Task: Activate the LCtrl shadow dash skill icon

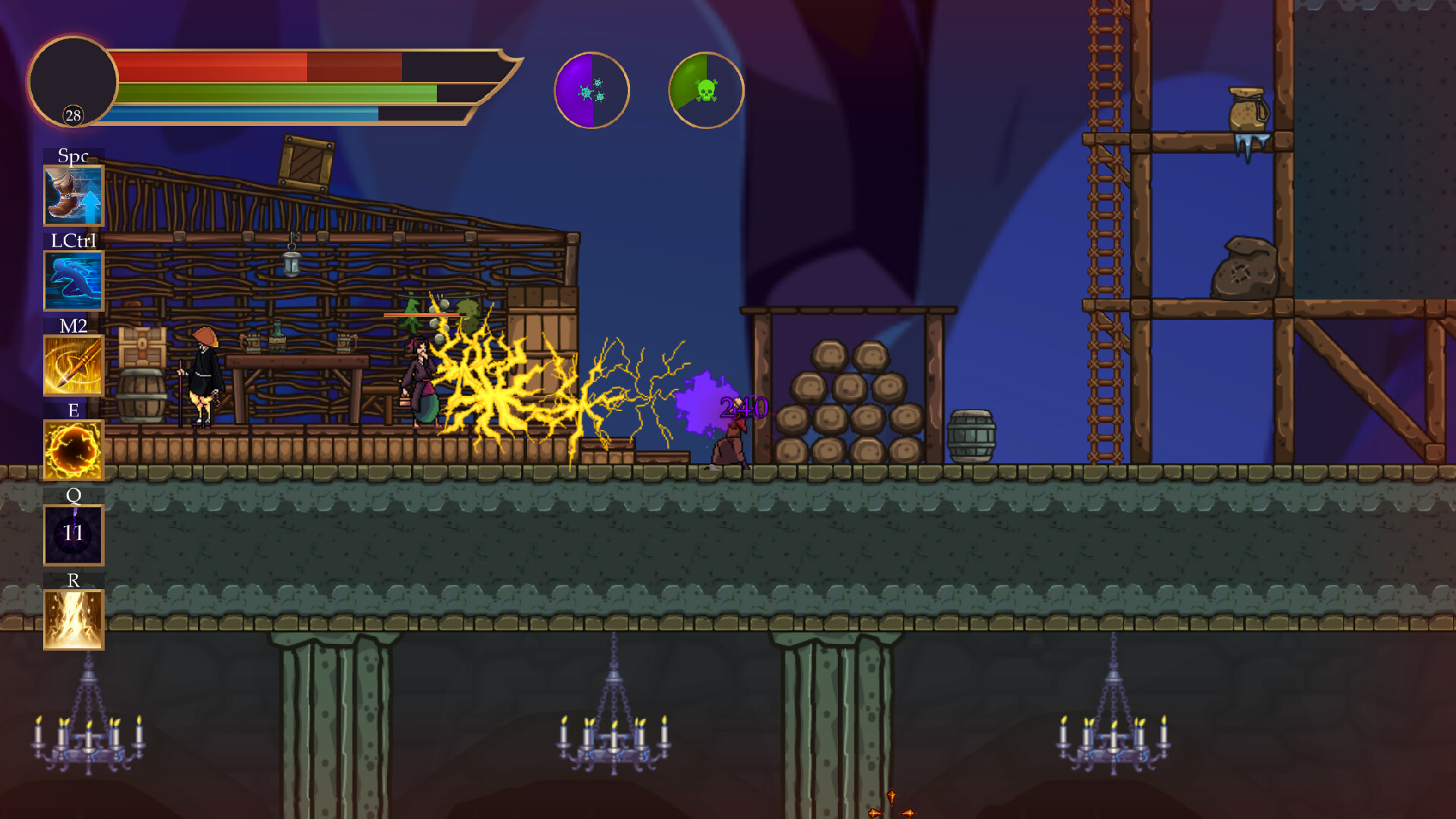Action: point(73,279)
